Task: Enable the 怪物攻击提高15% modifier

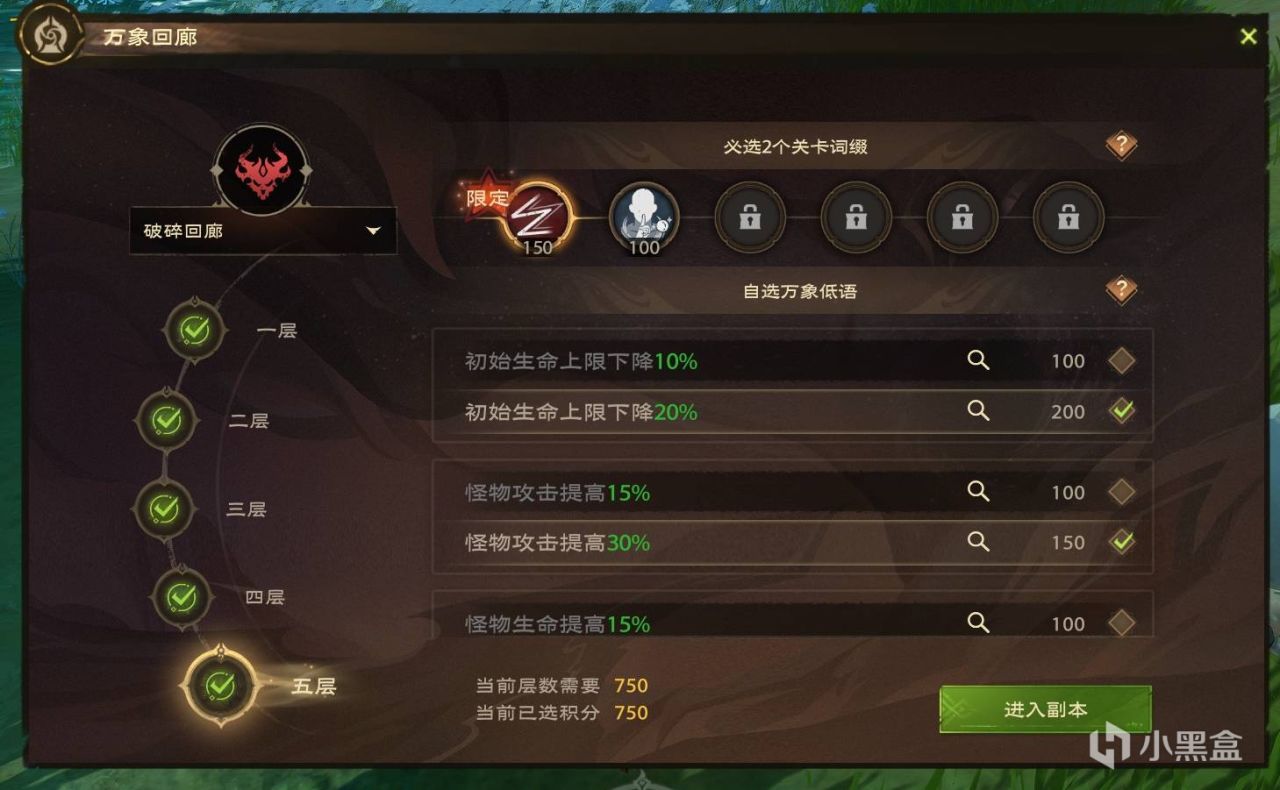Action: pyautogui.click(x=1124, y=492)
